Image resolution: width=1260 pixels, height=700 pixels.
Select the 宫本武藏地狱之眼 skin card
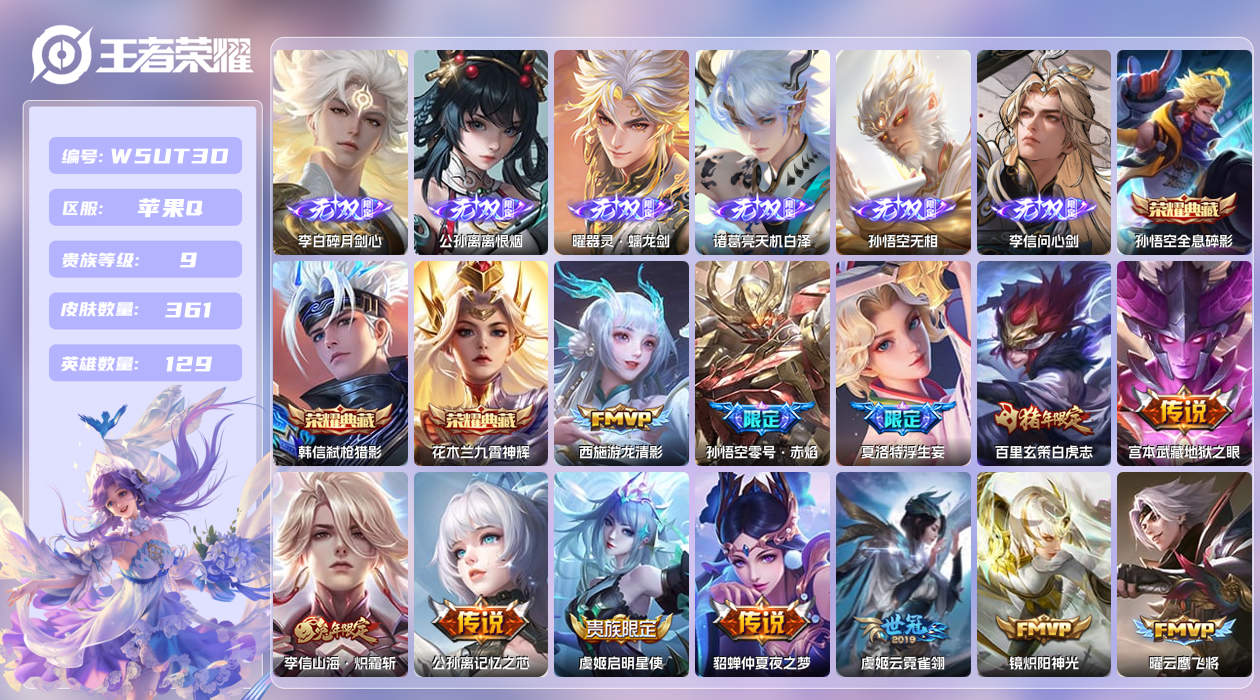[x=1184, y=363]
